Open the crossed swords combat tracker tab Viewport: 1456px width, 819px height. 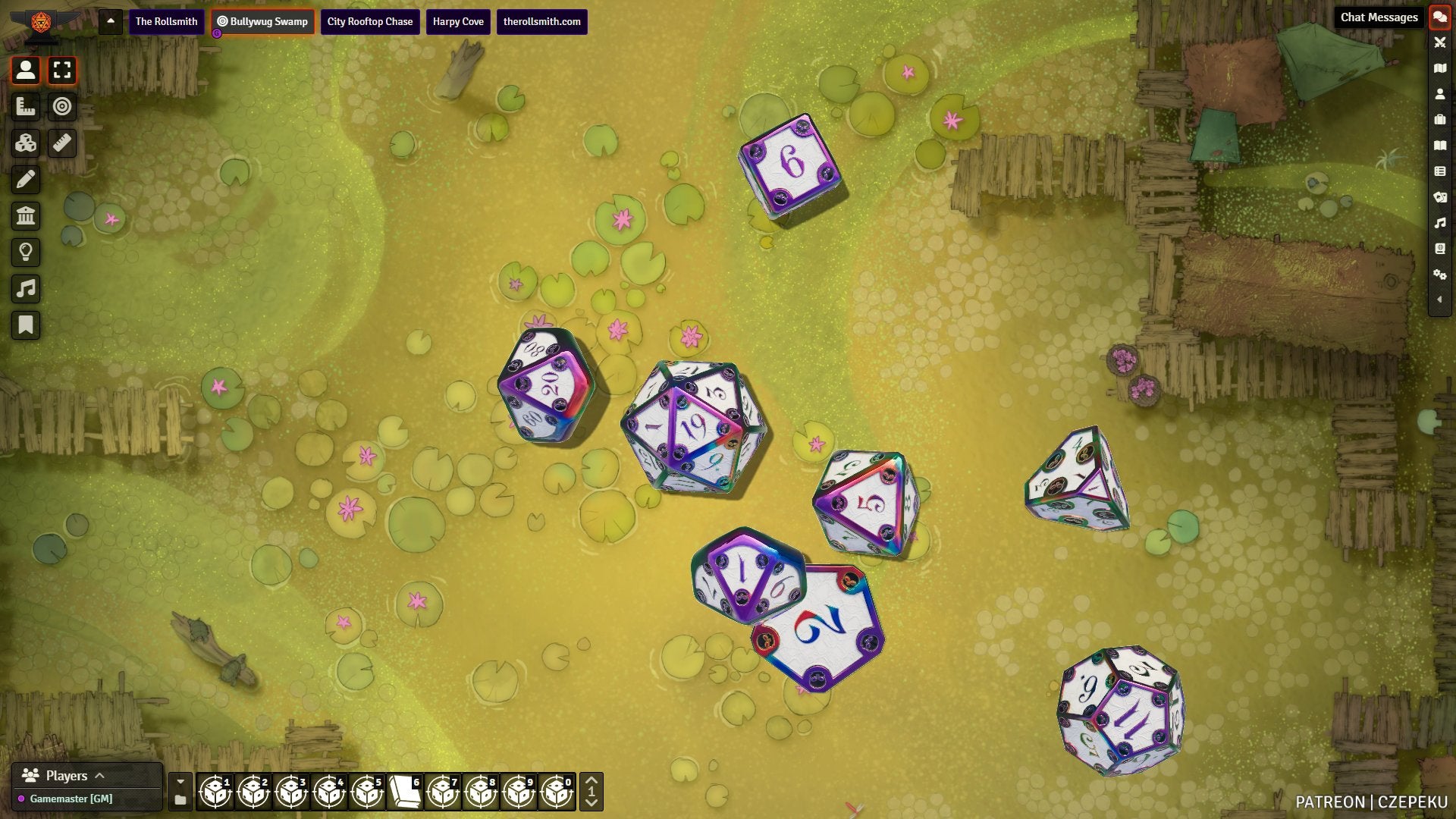point(1439,42)
